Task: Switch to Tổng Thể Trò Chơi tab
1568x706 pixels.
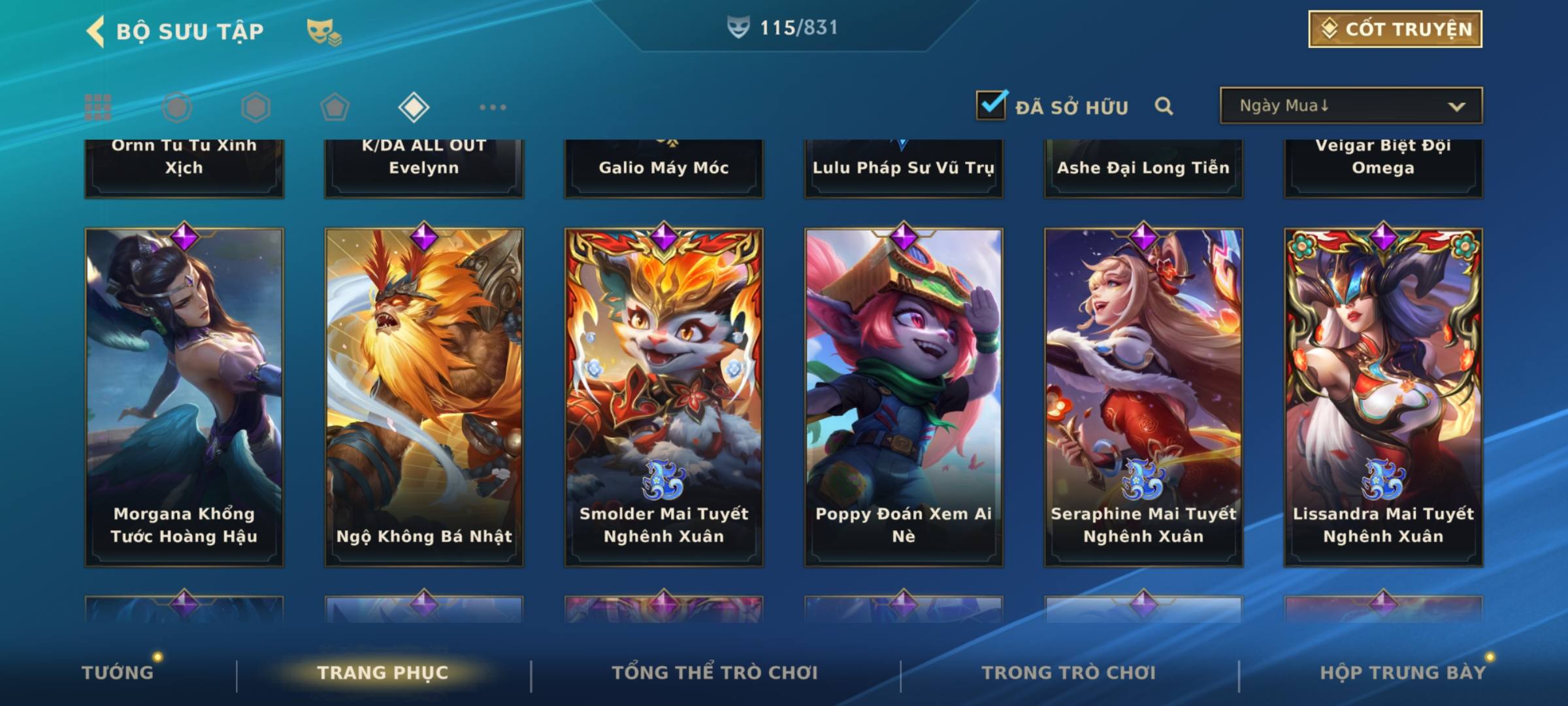Action: pyautogui.click(x=715, y=673)
